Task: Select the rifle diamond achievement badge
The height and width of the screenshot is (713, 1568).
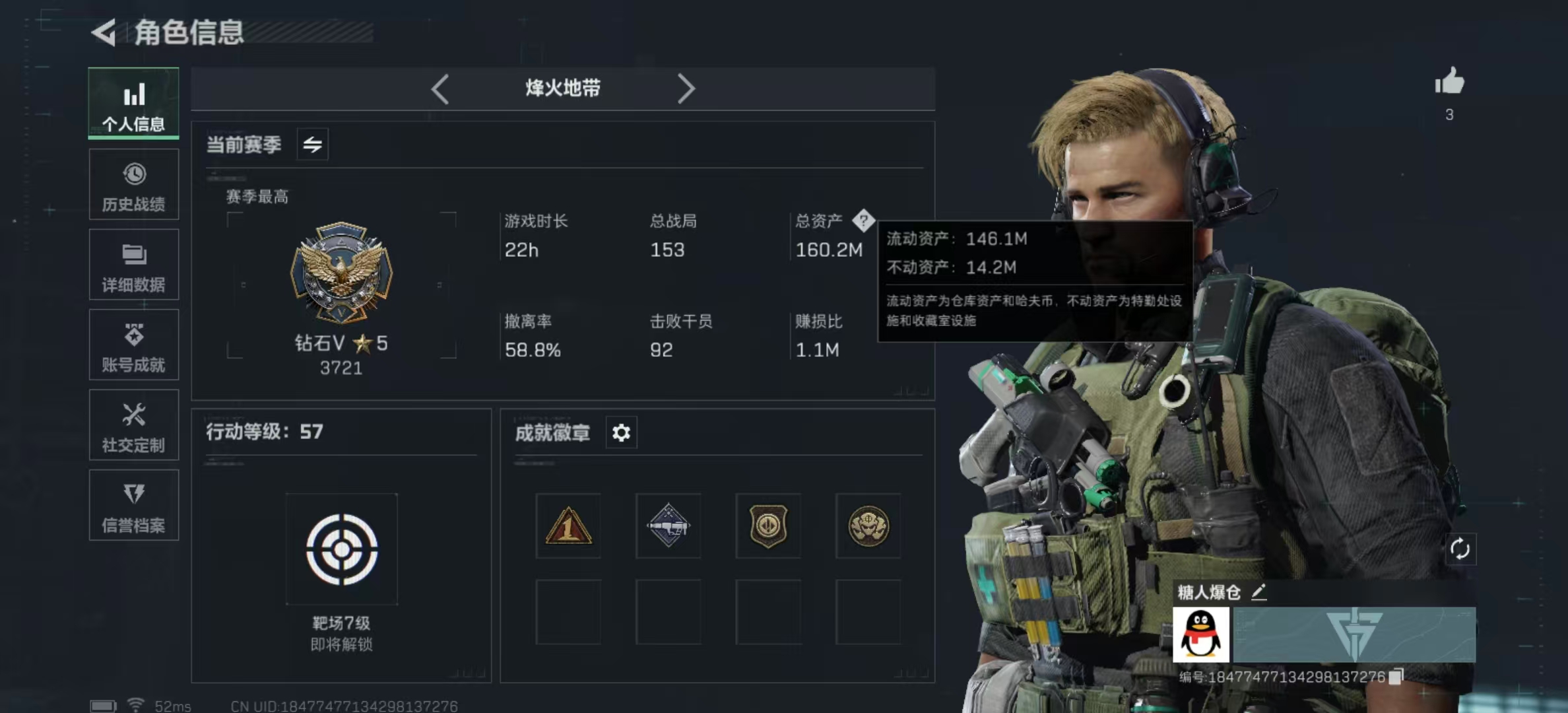Action: 668,526
